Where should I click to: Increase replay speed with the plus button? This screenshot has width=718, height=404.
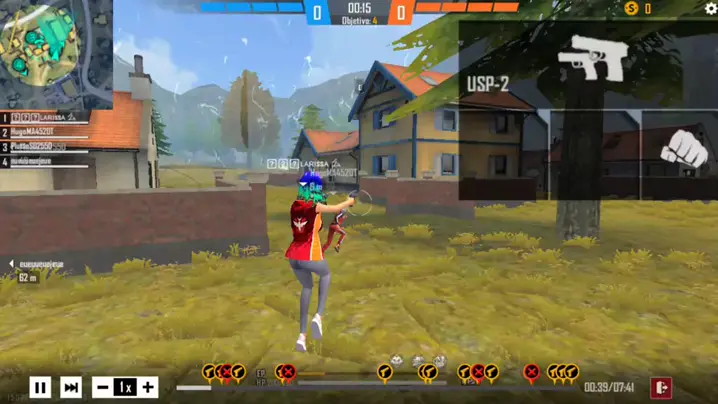(148, 387)
